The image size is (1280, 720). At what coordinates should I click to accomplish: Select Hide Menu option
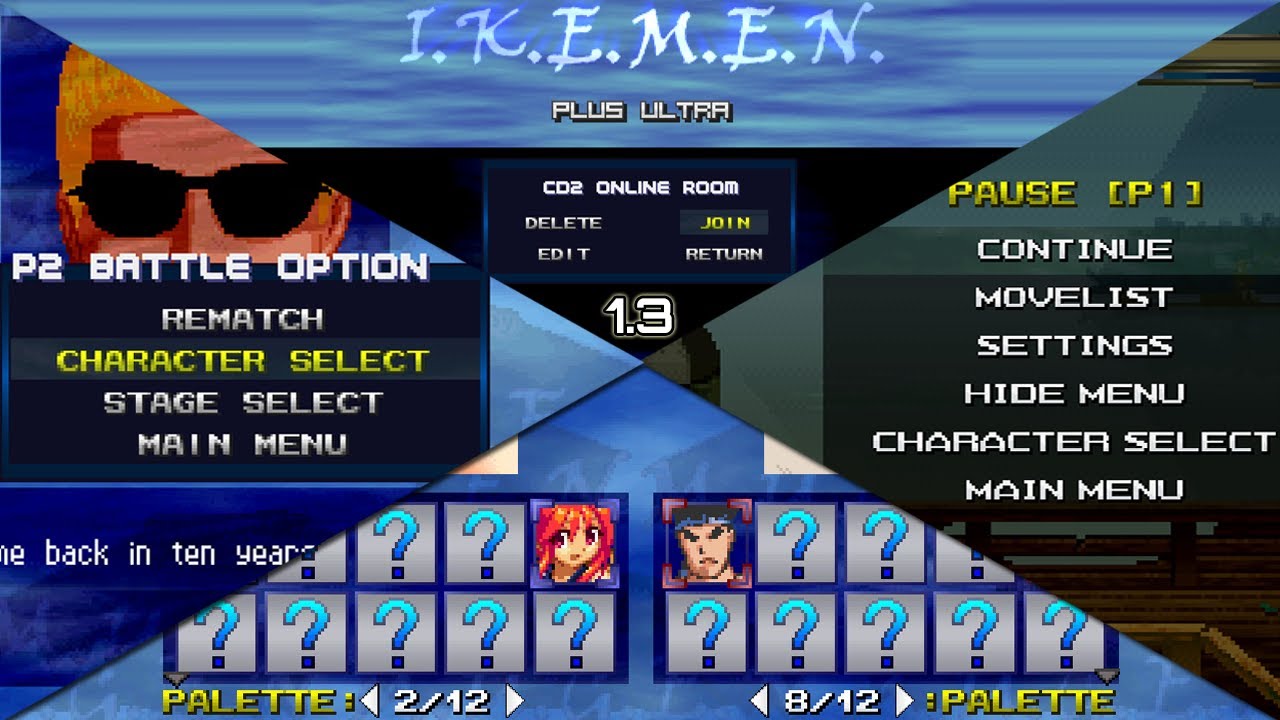coord(1074,393)
